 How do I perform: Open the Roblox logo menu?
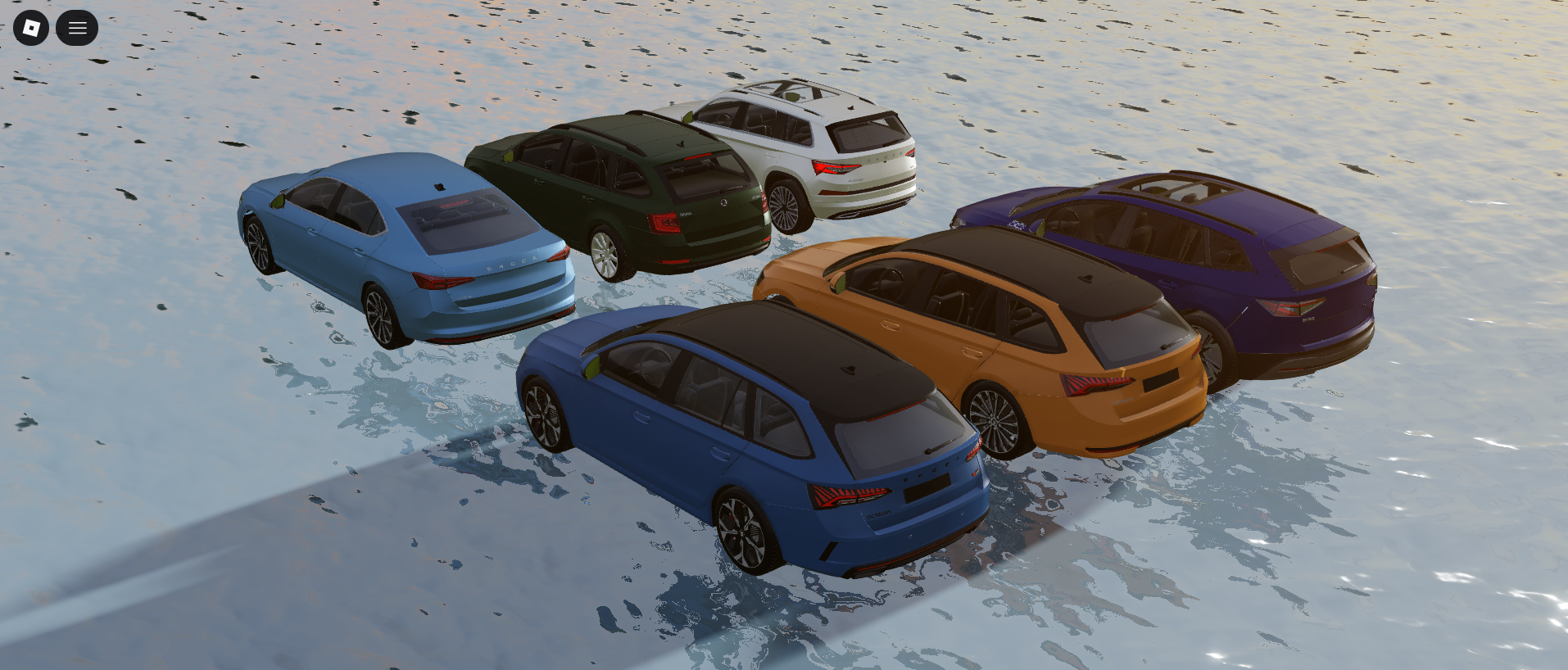coord(31,28)
